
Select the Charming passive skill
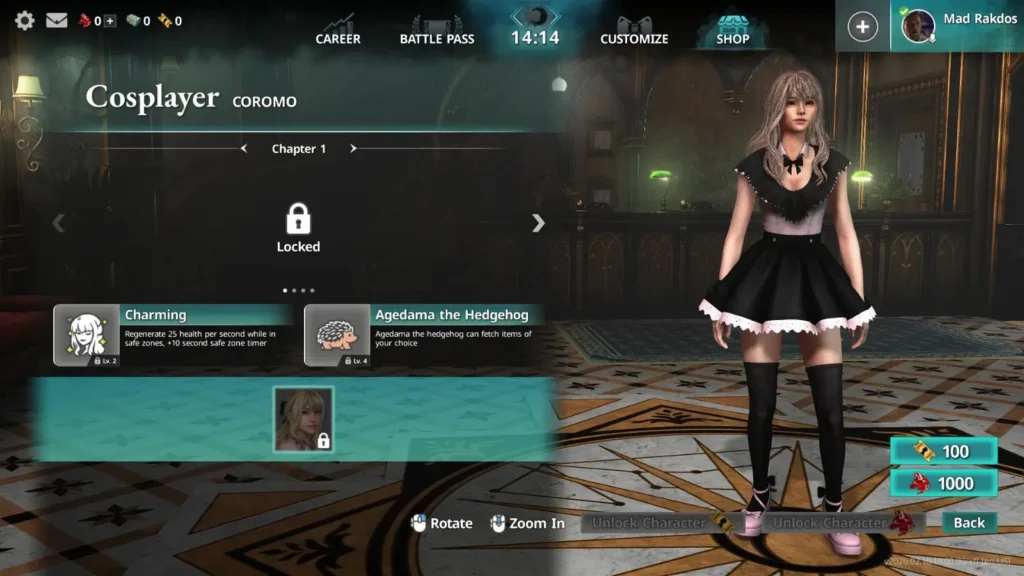(x=174, y=335)
